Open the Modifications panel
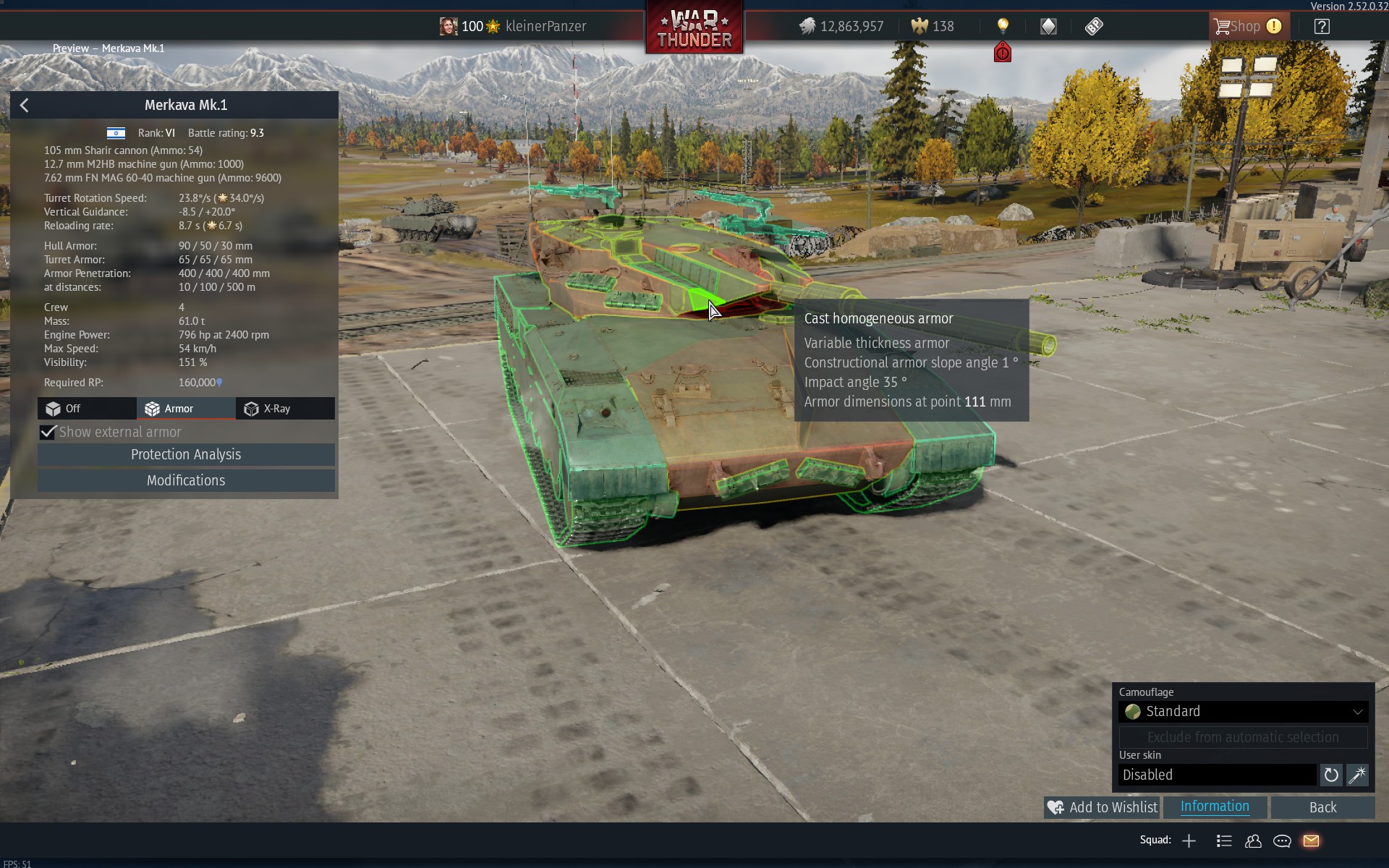Viewport: 1389px width, 868px height. coord(186,480)
